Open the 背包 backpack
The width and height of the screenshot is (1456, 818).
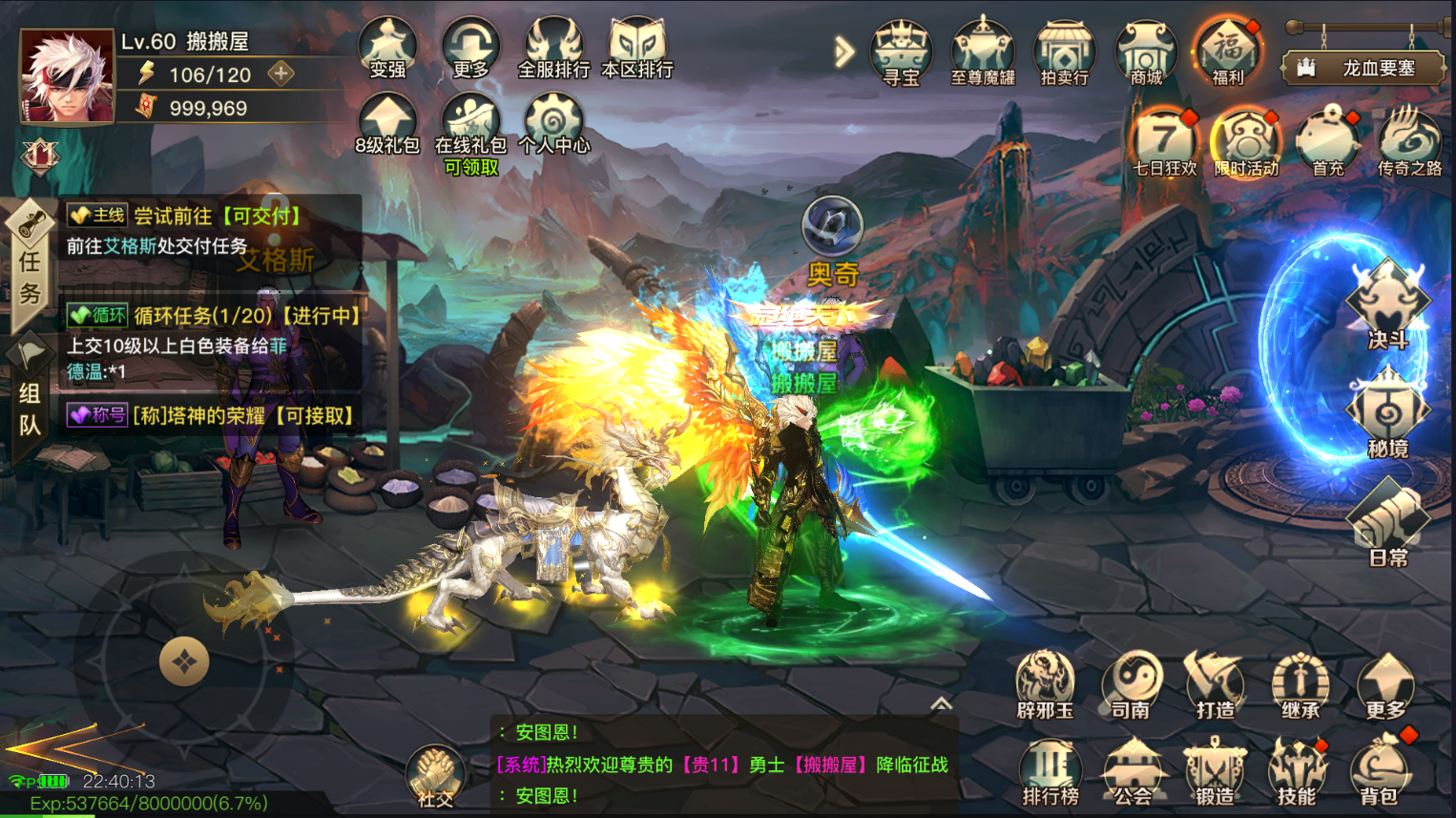[x=1379, y=771]
